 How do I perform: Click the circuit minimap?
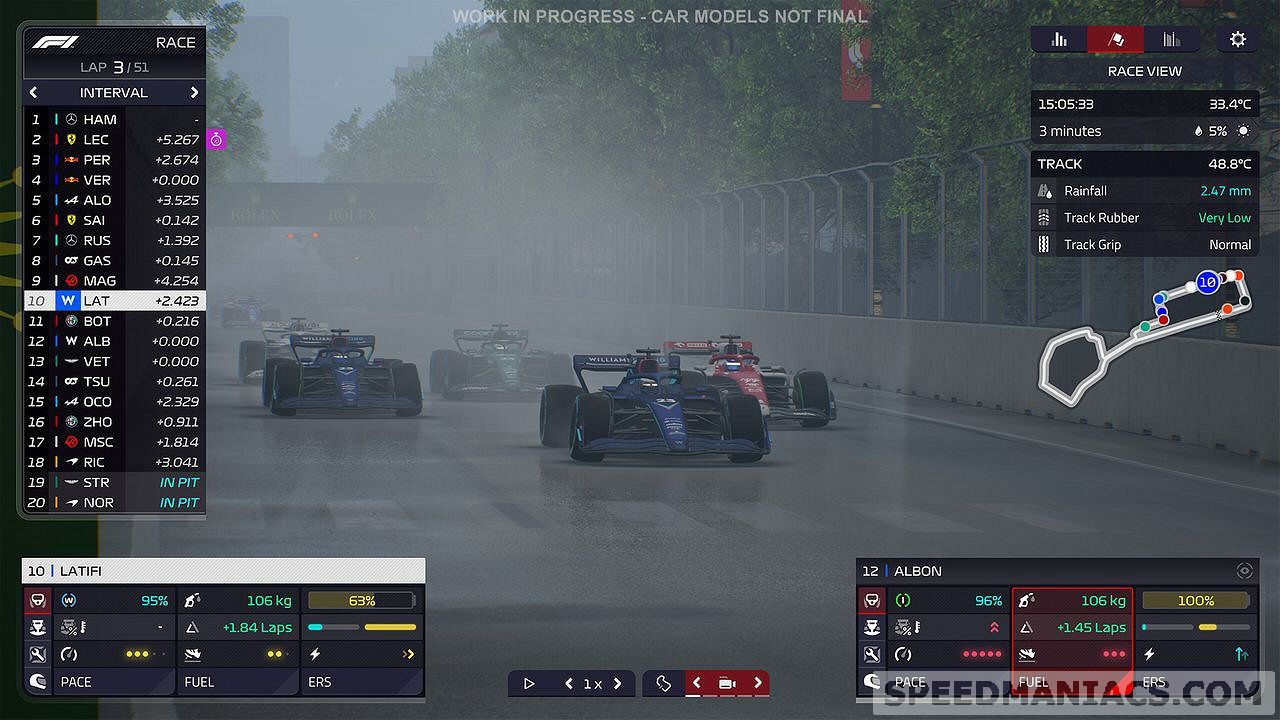pos(1140,335)
